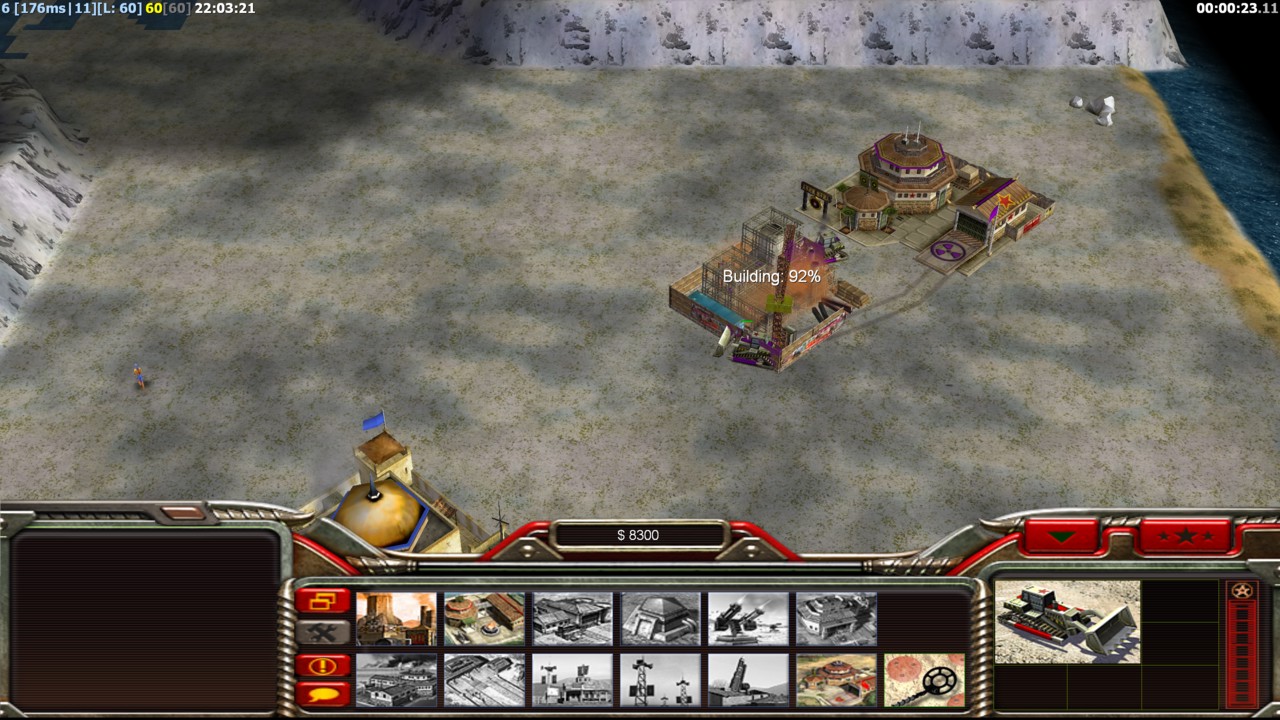Click the red overlapping windows button
Viewport: 1280px width, 720px height.
pyautogui.click(x=323, y=601)
